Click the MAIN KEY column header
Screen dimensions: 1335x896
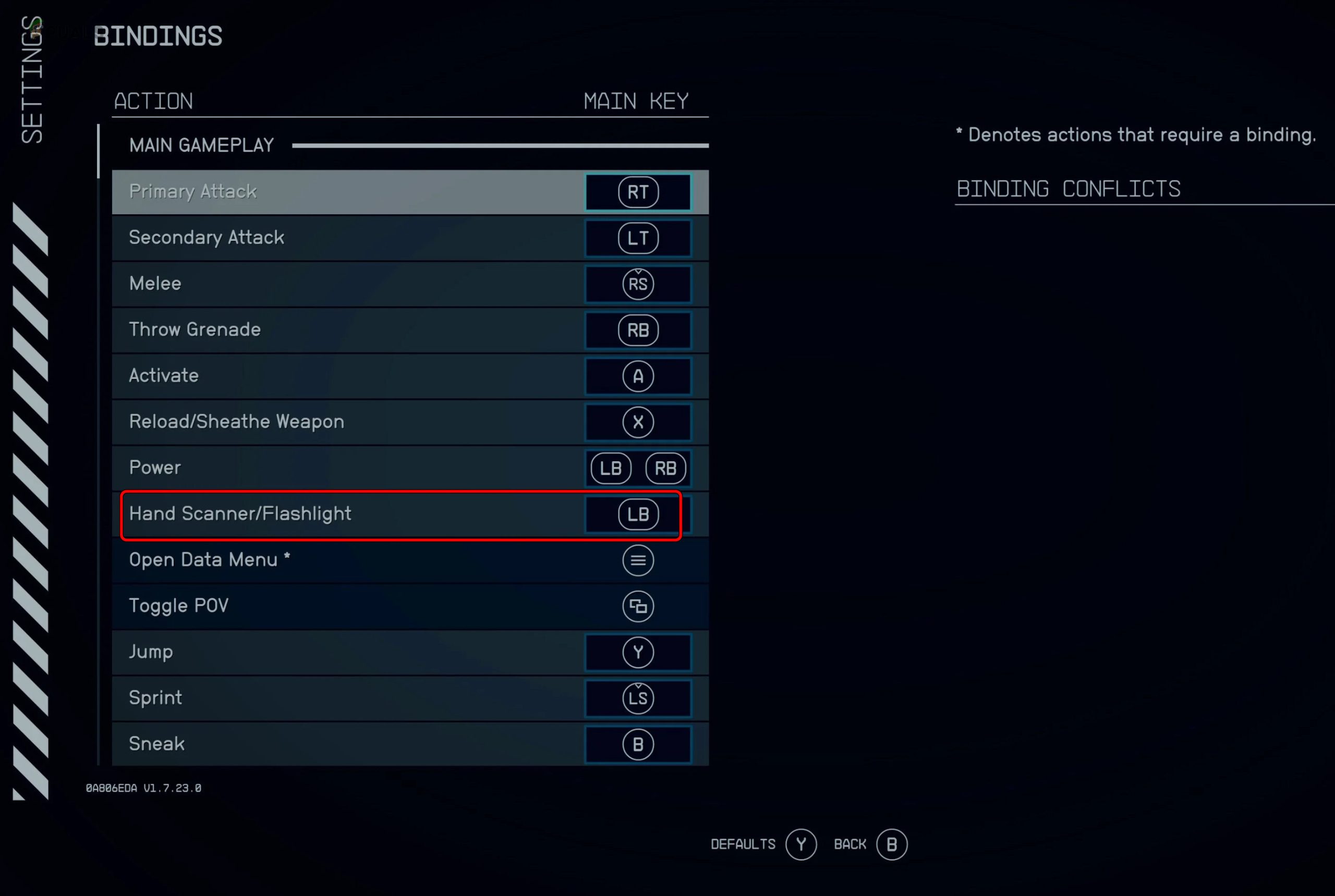(x=636, y=101)
